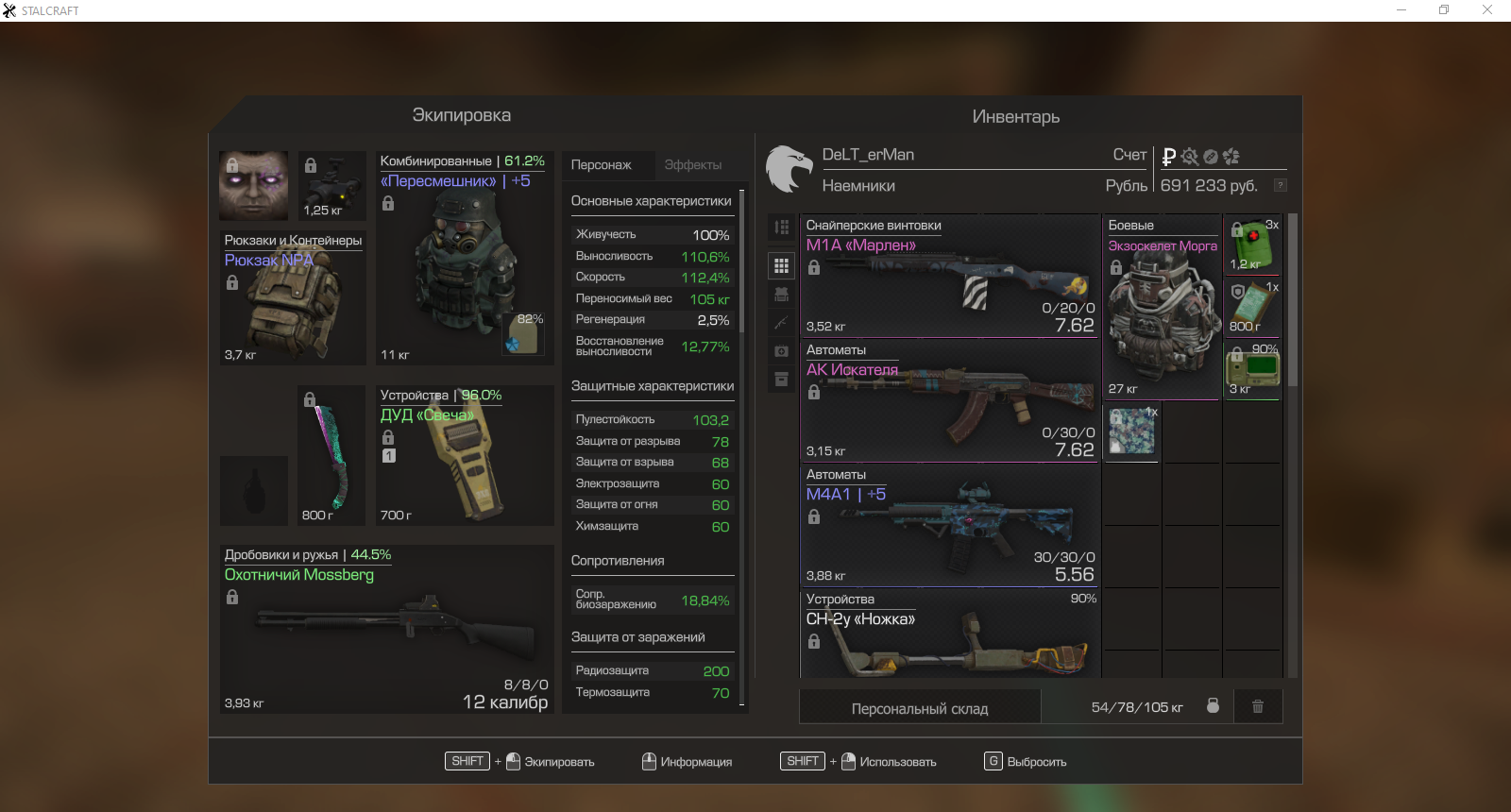
Task: Select the green medkit stack
Action: coord(1252,245)
